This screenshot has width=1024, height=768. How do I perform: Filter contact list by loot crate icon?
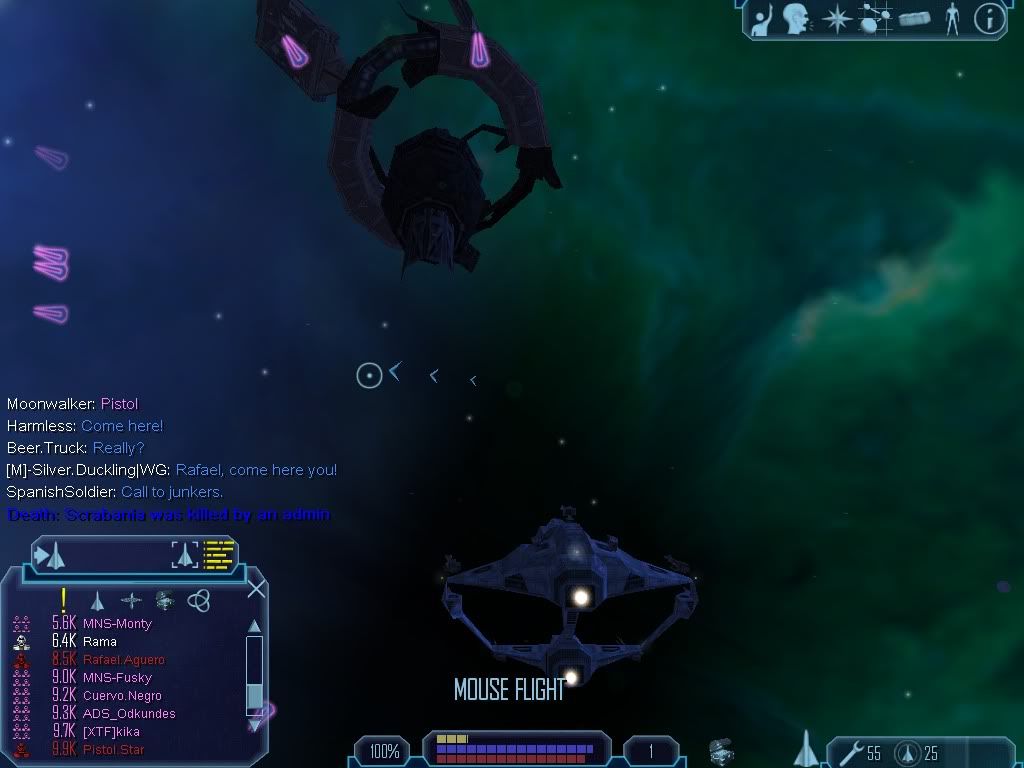coord(165,601)
